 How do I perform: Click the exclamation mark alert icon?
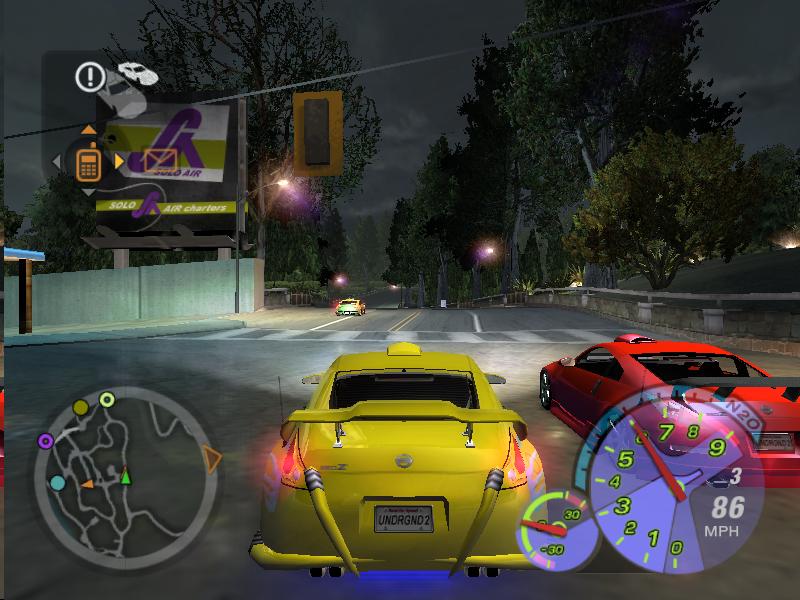(89, 75)
